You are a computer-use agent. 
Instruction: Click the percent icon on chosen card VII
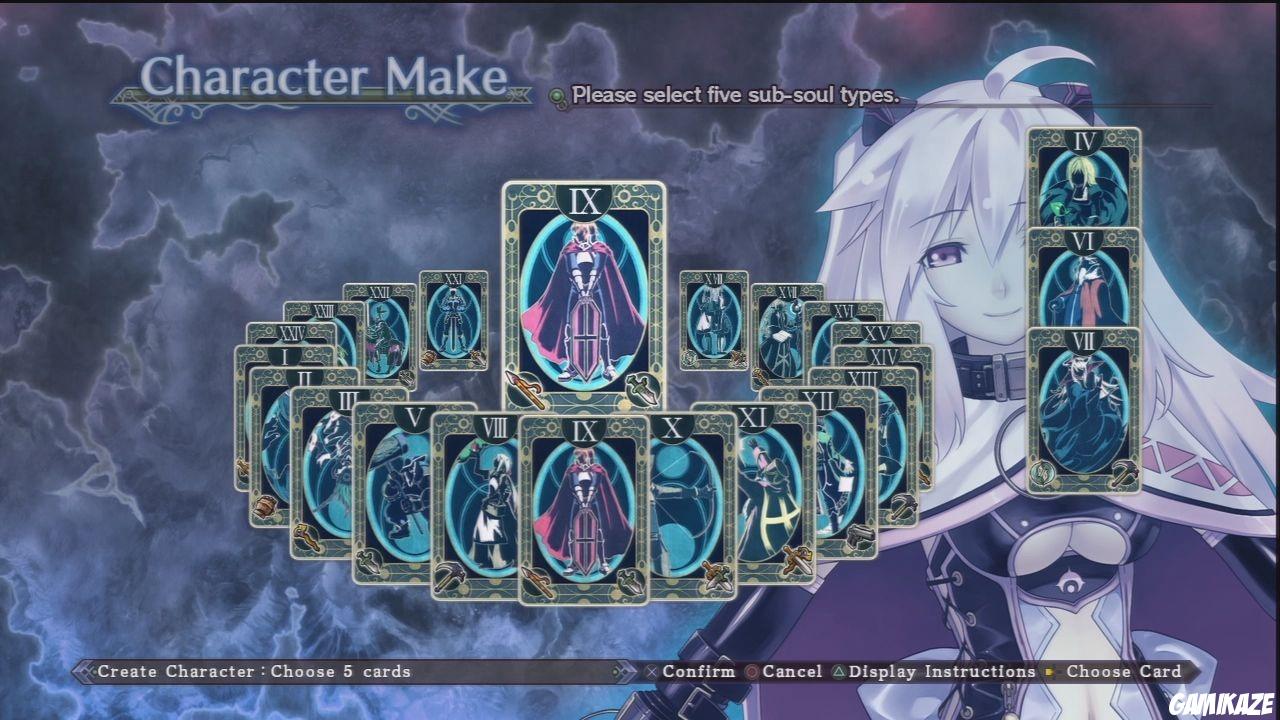(x=1042, y=472)
